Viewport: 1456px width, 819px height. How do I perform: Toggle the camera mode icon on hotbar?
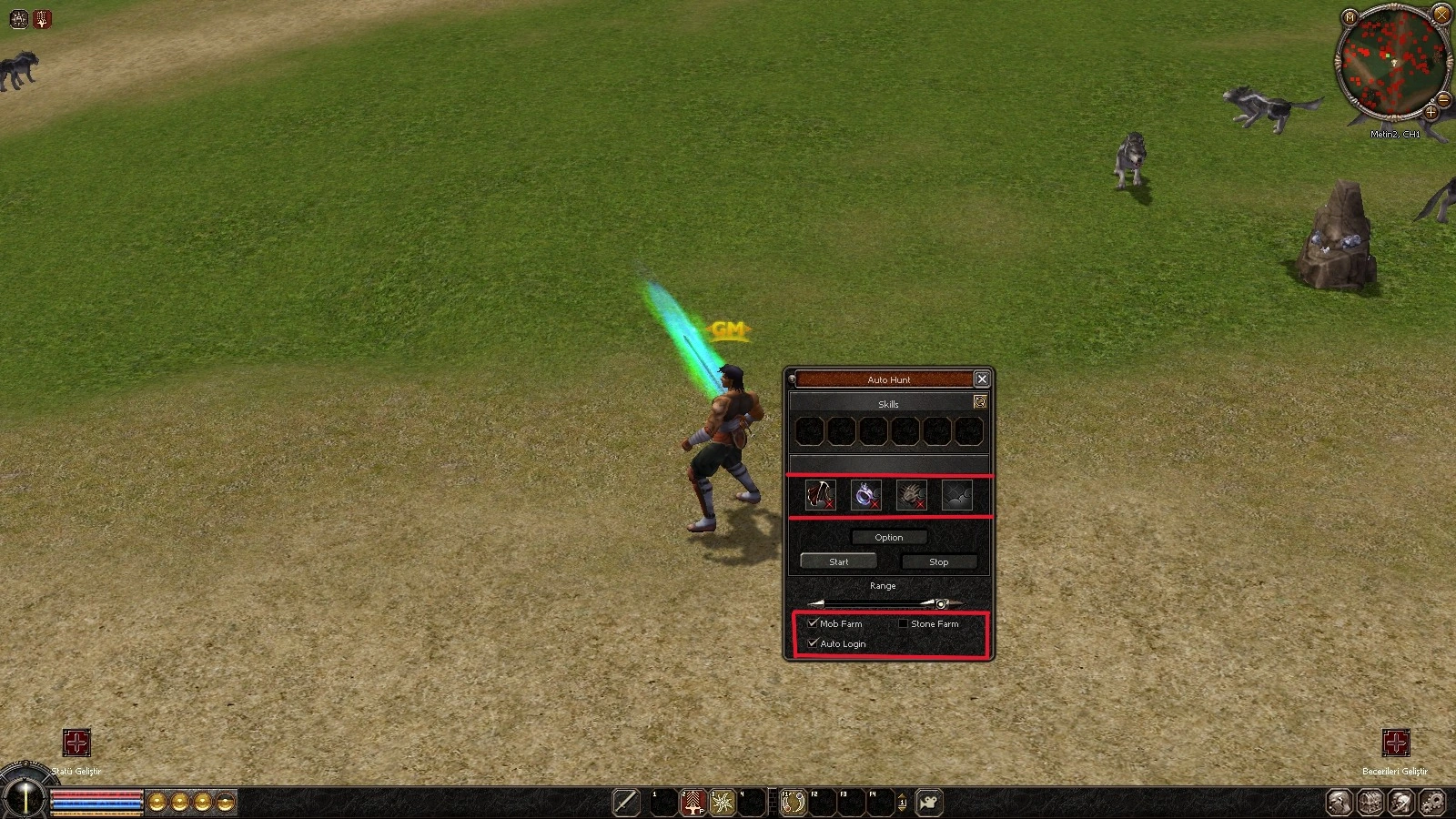tap(929, 803)
